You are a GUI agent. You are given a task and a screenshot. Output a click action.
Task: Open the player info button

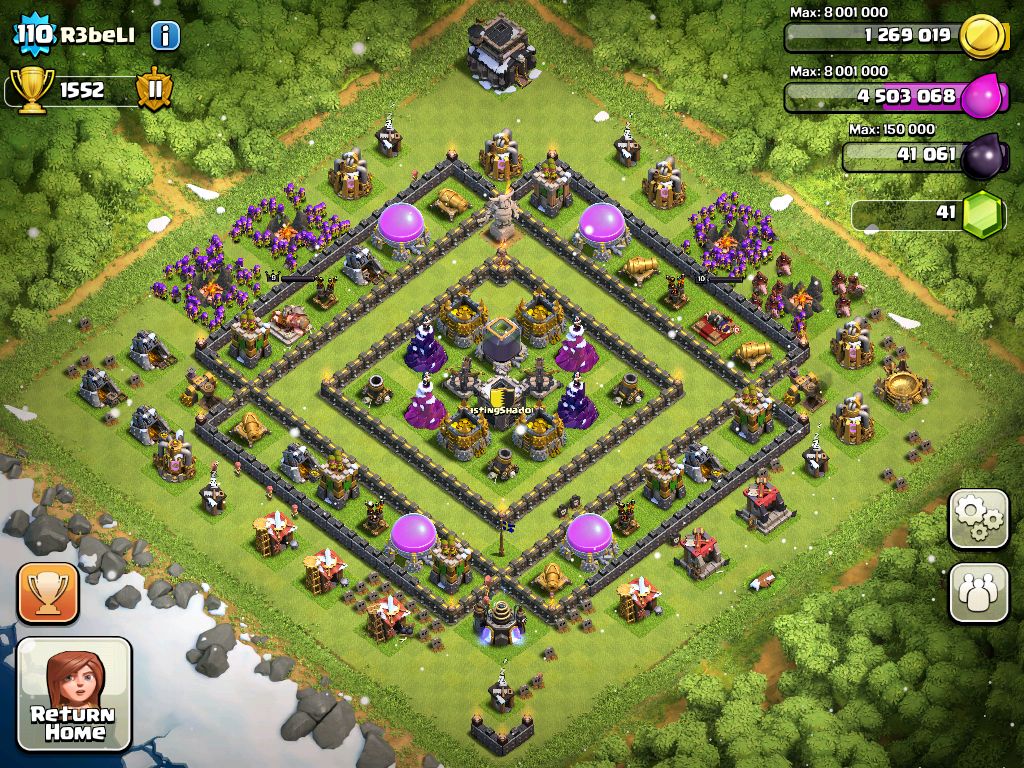tap(165, 36)
